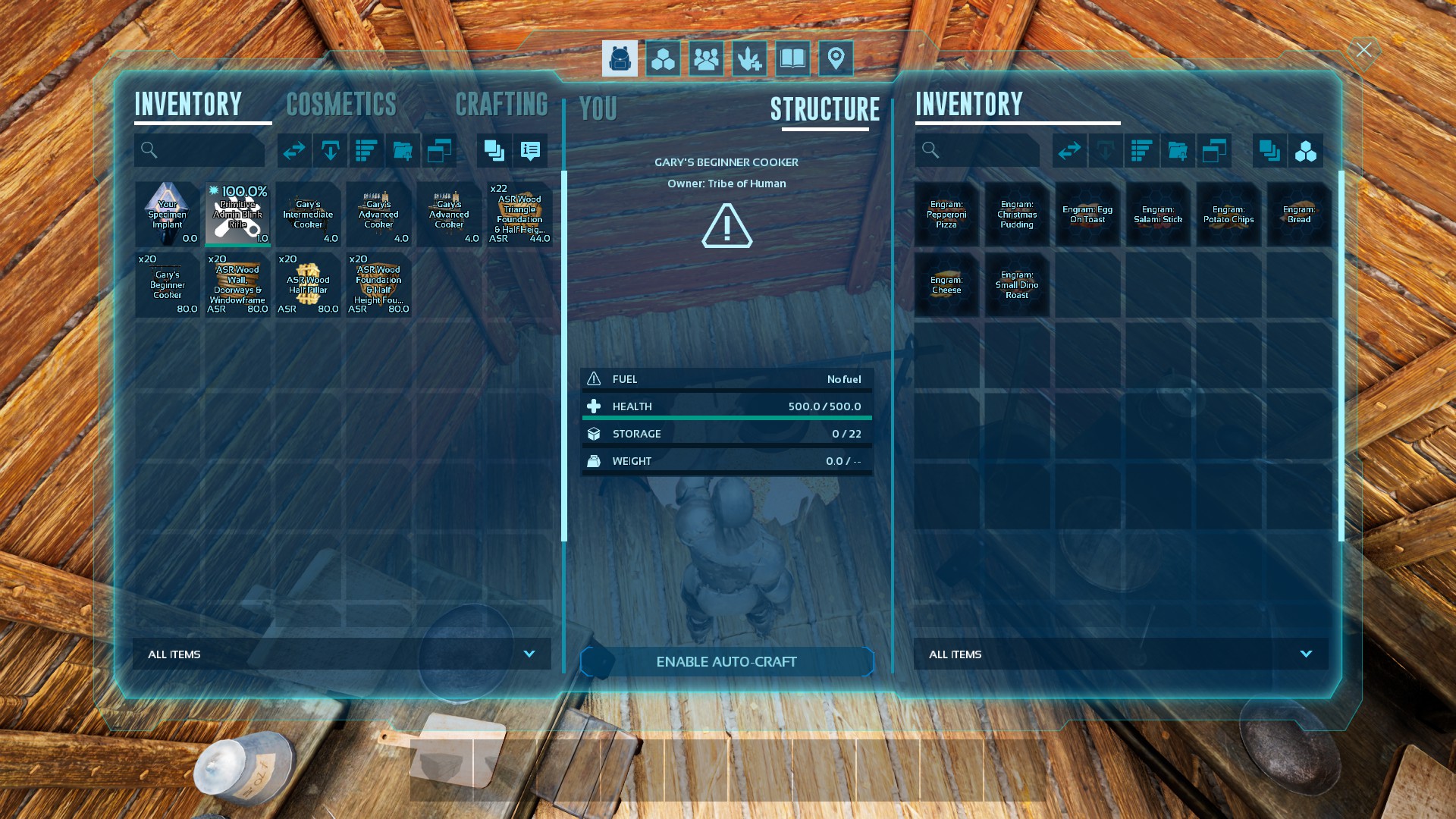Viewport: 1456px width, 819px height.
Task: Focus the player inventory search field
Action: pyautogui.click(x=200, y=150)
